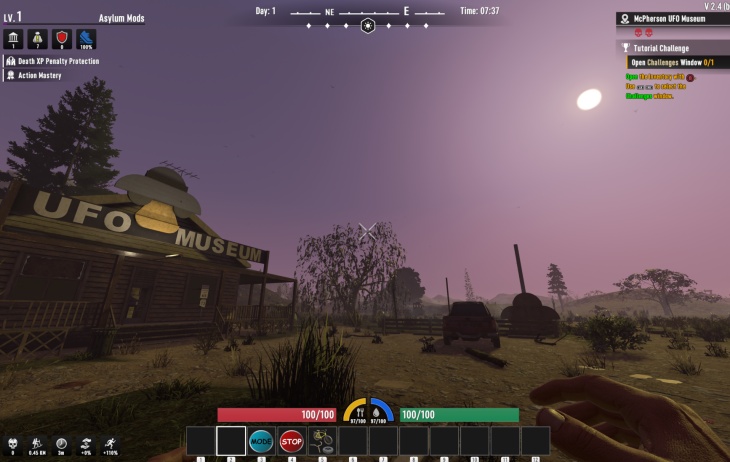Click the compass center sun marker
This screenshot has width=730, height=462.
[x=367, y=25]
